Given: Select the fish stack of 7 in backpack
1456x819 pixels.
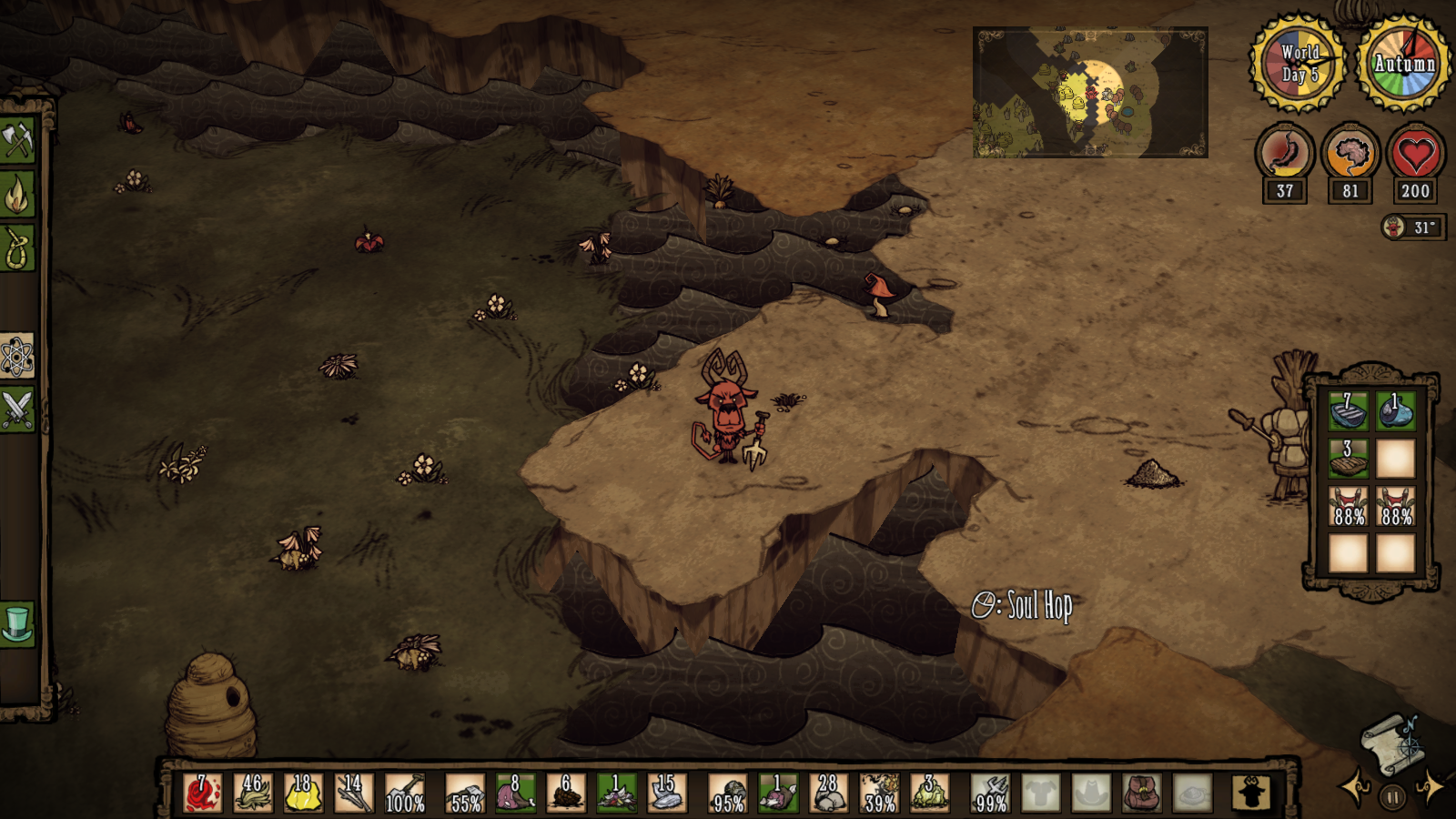Looking at the screenshot, I should [x=1348, y=410].
